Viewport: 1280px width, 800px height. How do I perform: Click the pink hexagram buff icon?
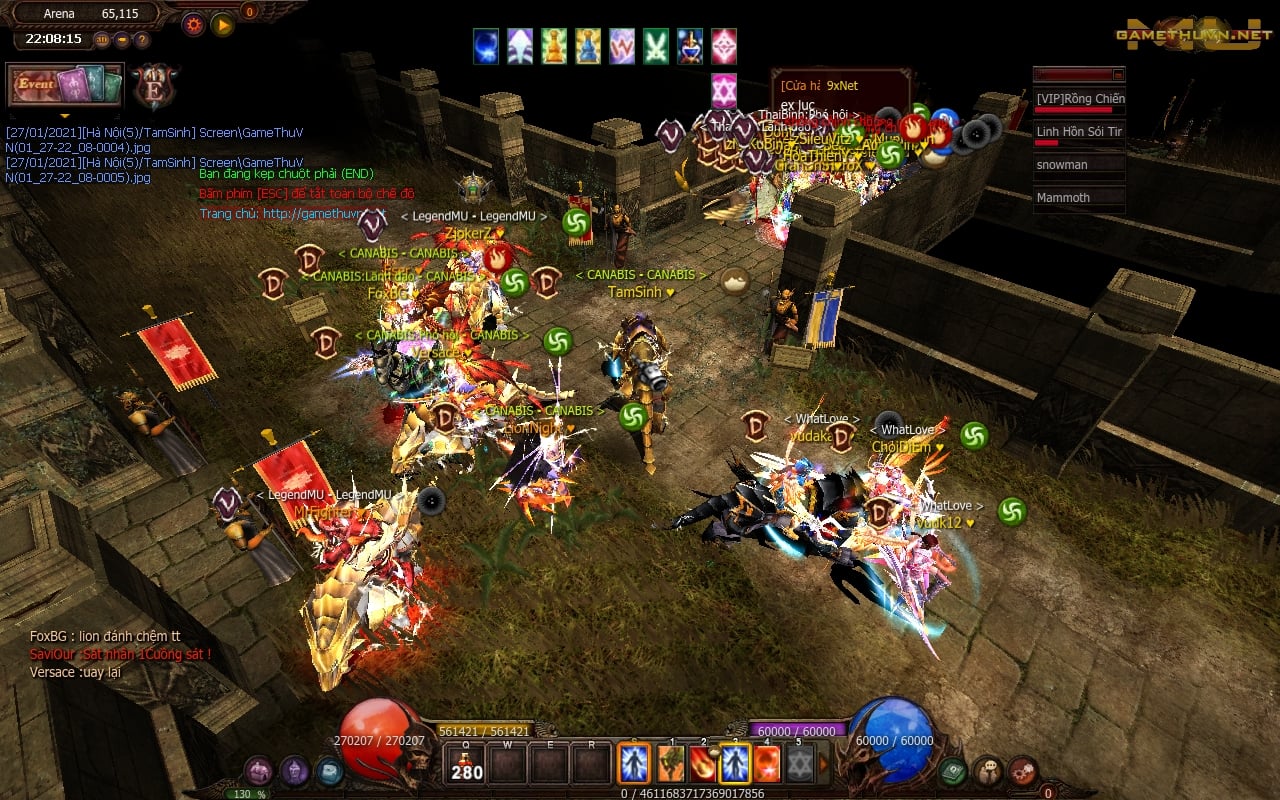[724, 91]
